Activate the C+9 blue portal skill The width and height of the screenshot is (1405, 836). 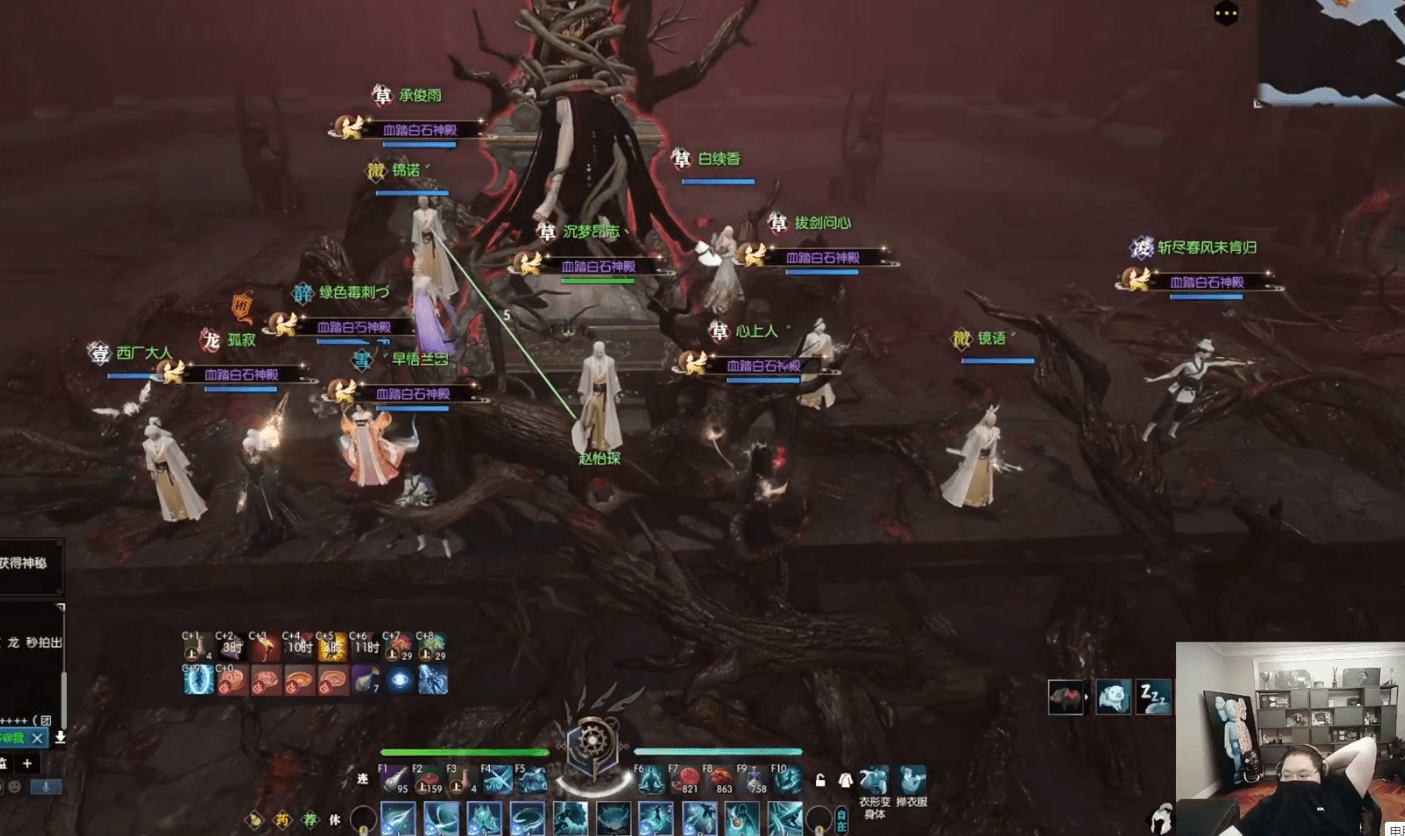pos(198,680)
